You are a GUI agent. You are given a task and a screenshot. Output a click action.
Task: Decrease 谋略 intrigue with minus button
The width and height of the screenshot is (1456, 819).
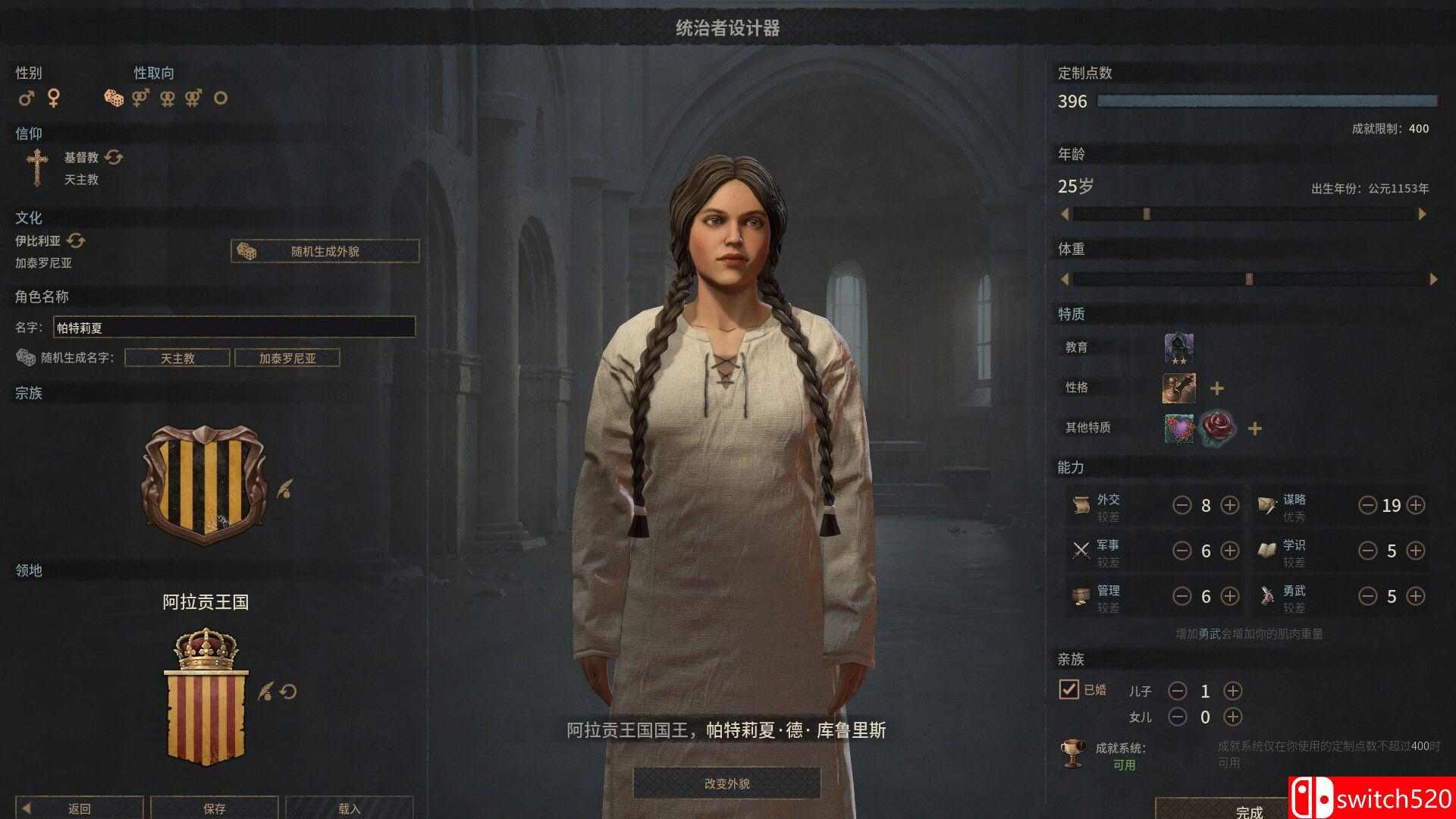pos(1369,505)
